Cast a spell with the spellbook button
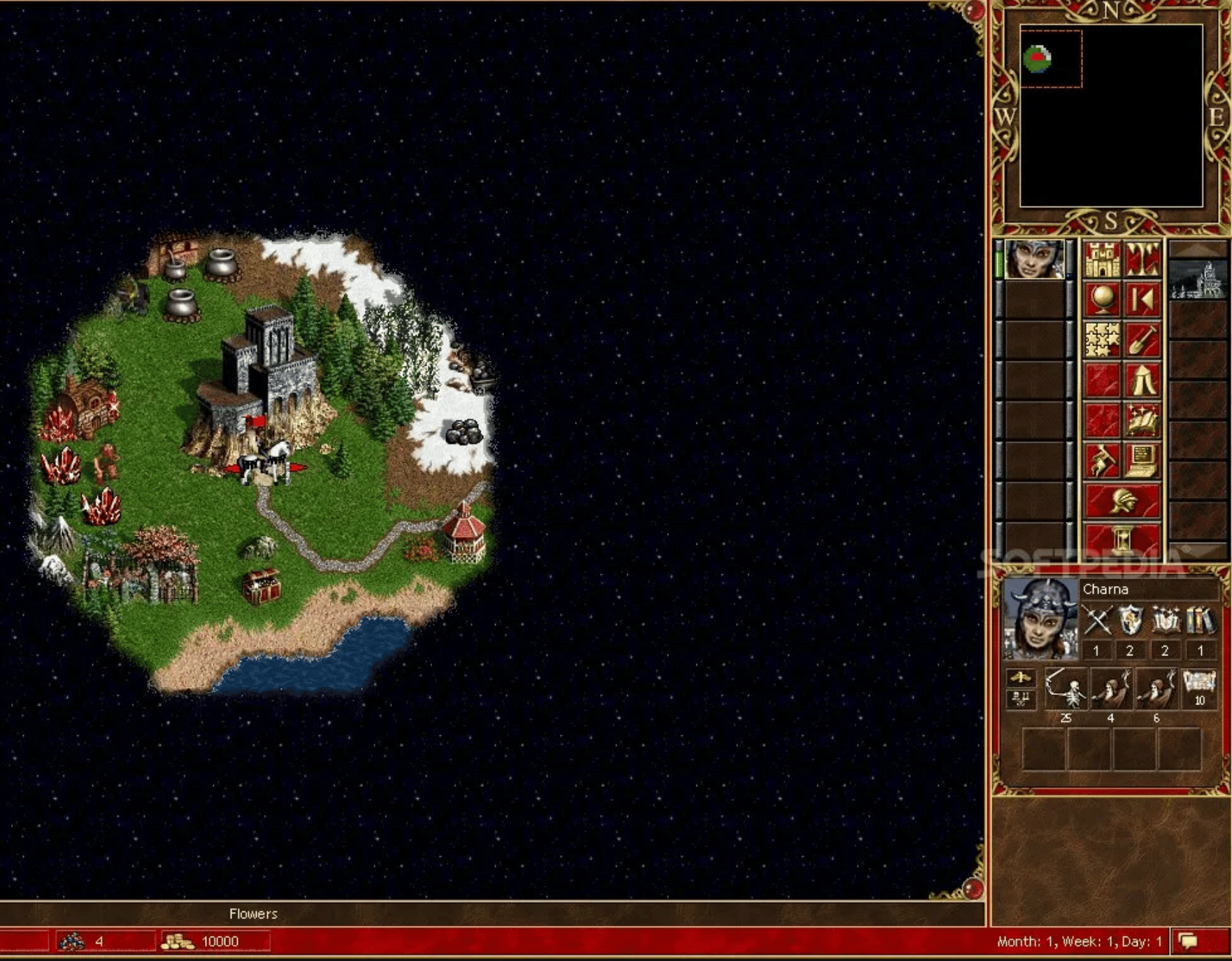The image size is (1232, 961). pos(1142,420)
